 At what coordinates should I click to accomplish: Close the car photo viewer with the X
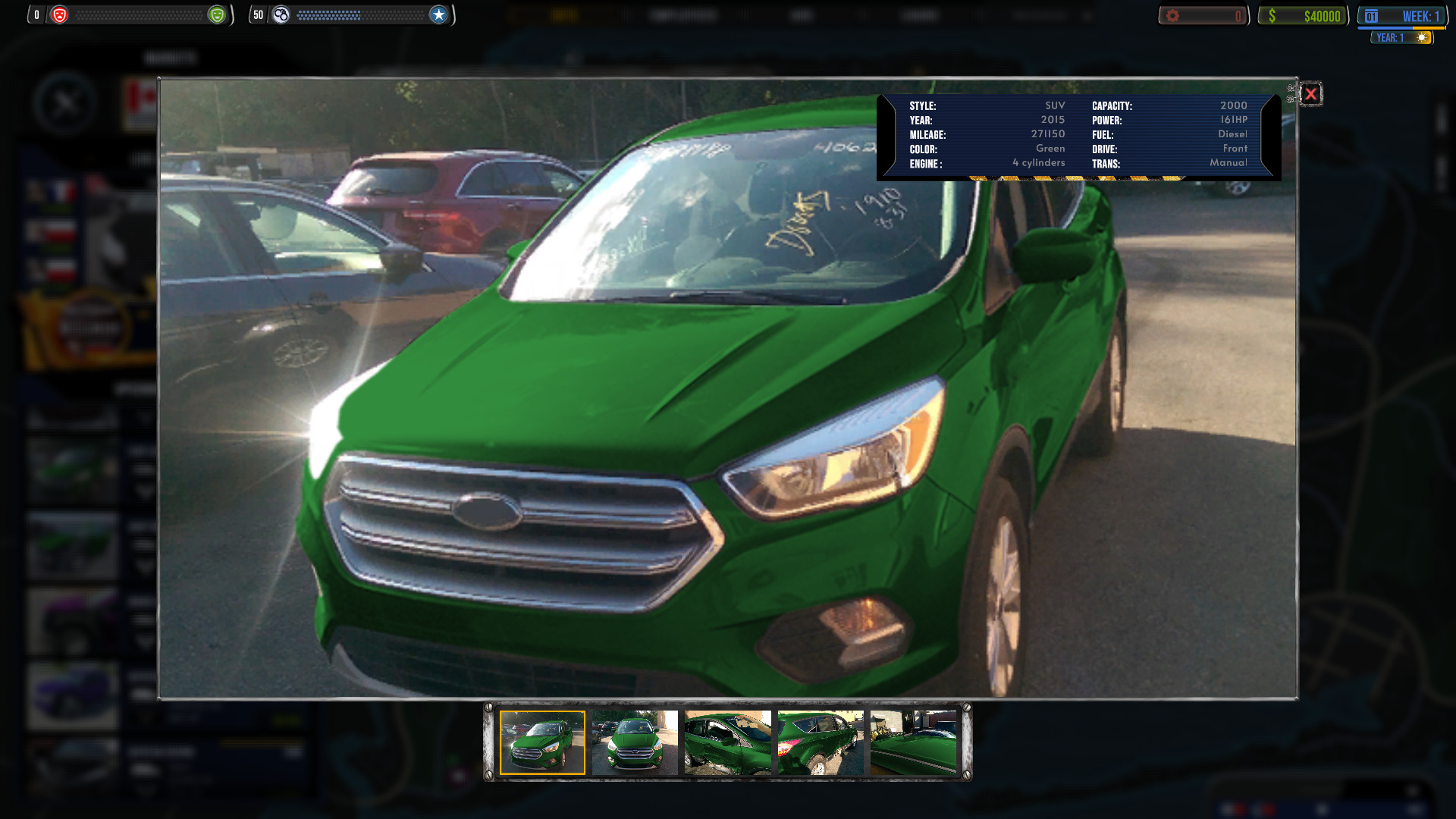point(1310,94)
